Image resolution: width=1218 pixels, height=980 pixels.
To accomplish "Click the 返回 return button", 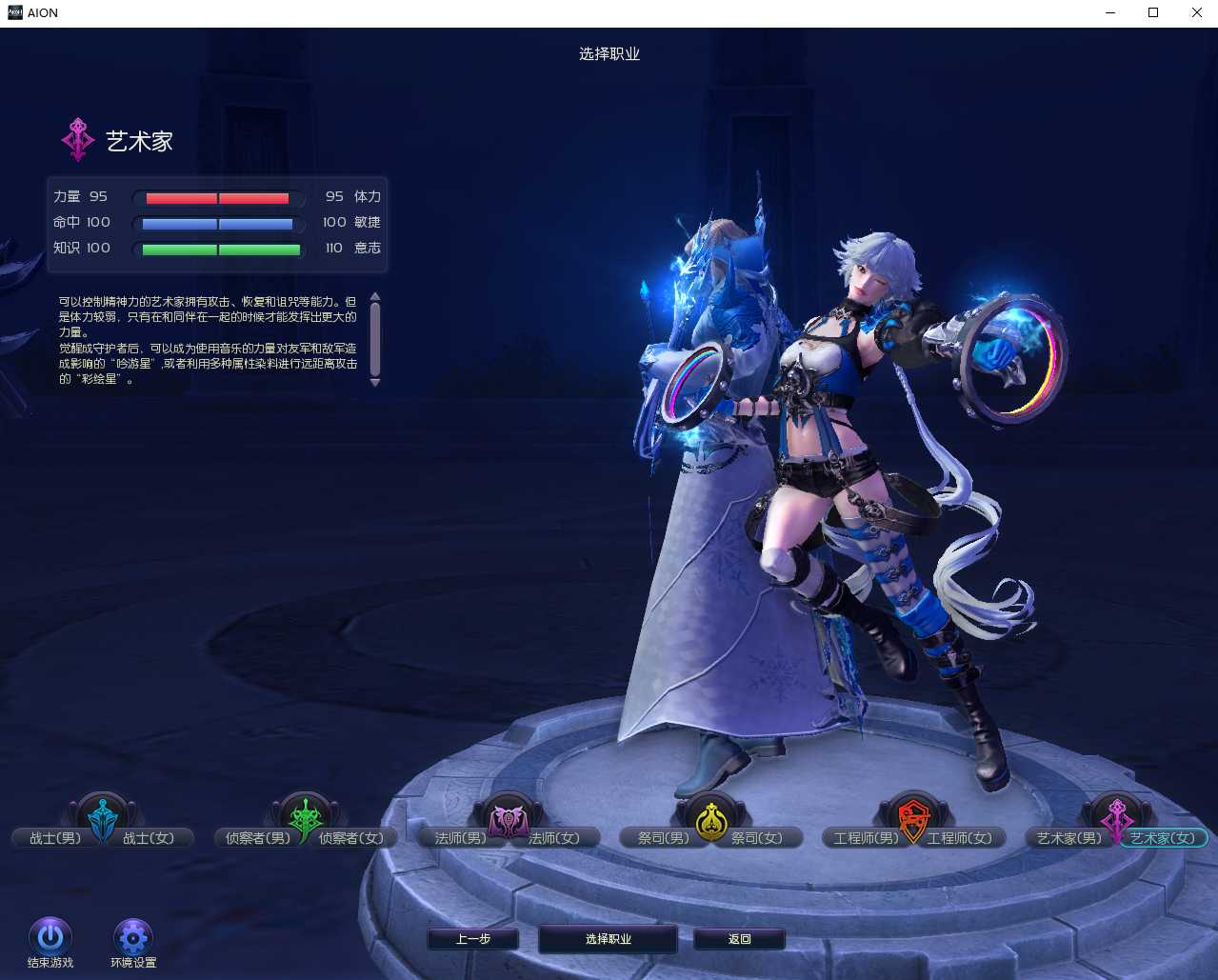I will (x=739, y=939).
